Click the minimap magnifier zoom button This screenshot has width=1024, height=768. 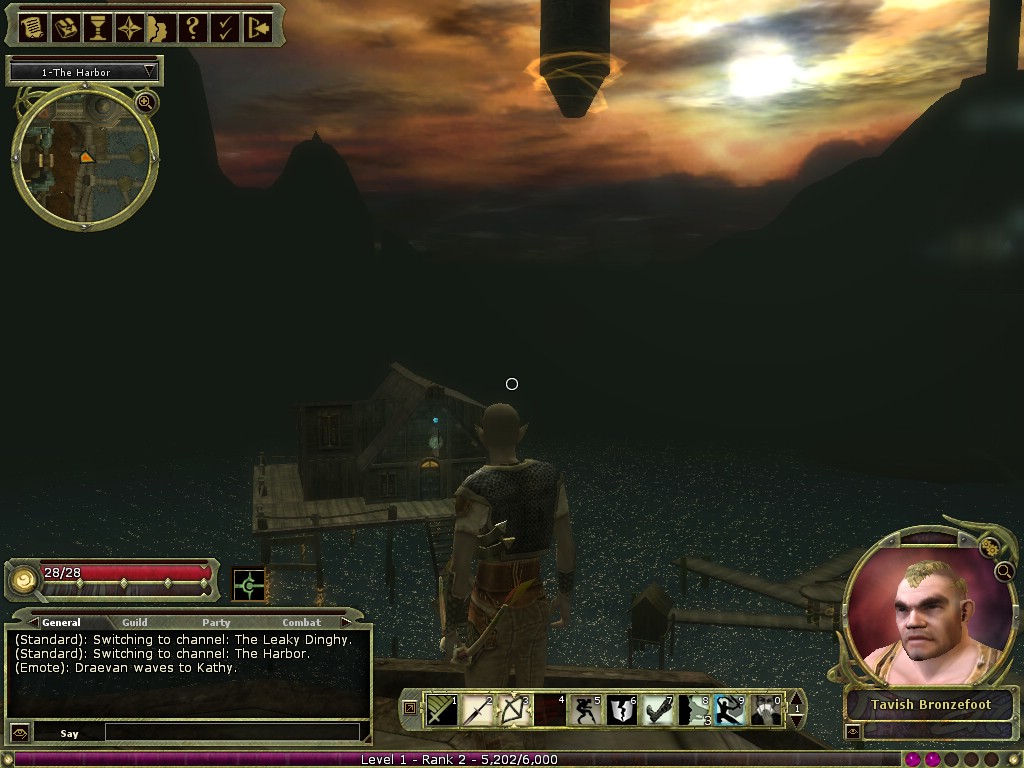click(145, 102)
